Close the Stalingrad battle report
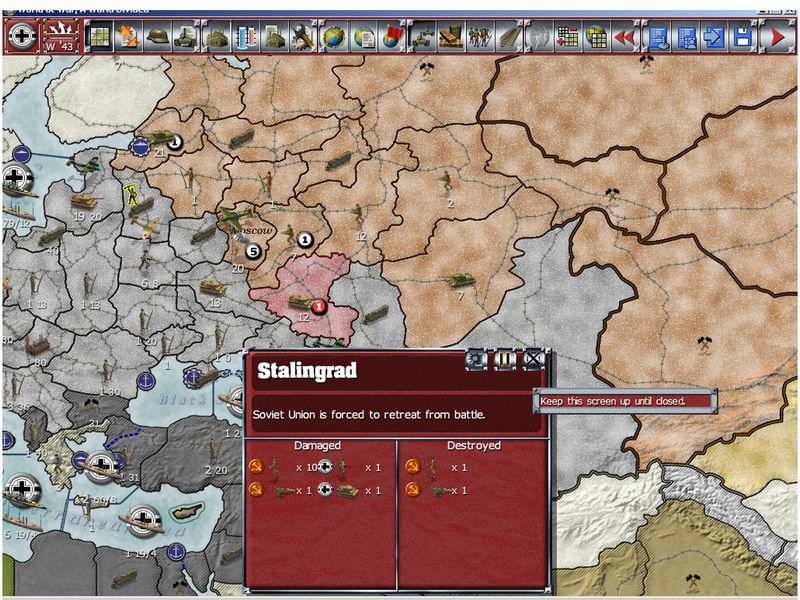Viewport: 800px width, 600px height. click(535, 357)
